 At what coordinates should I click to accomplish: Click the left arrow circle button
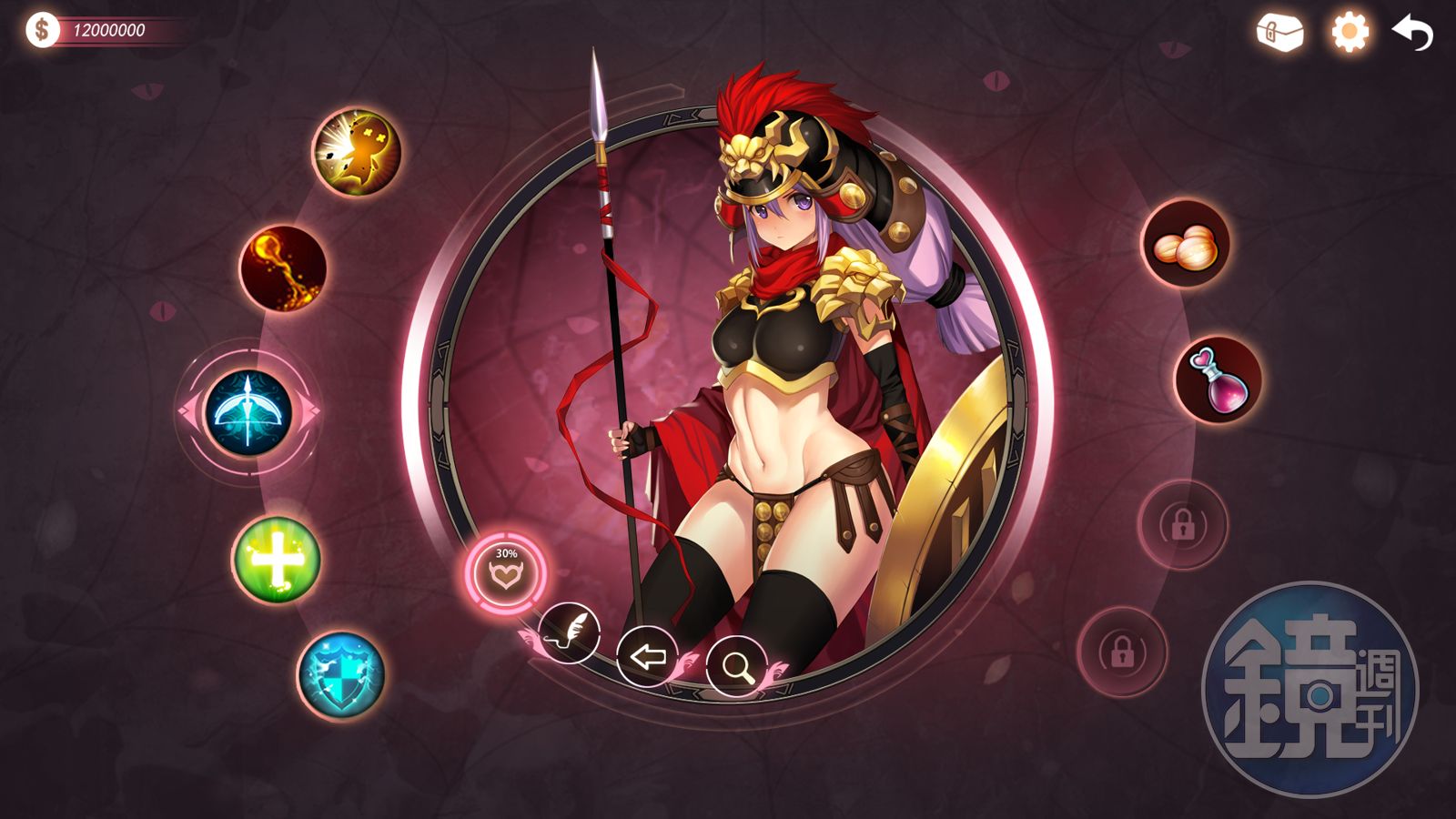[x=647, y=656]
